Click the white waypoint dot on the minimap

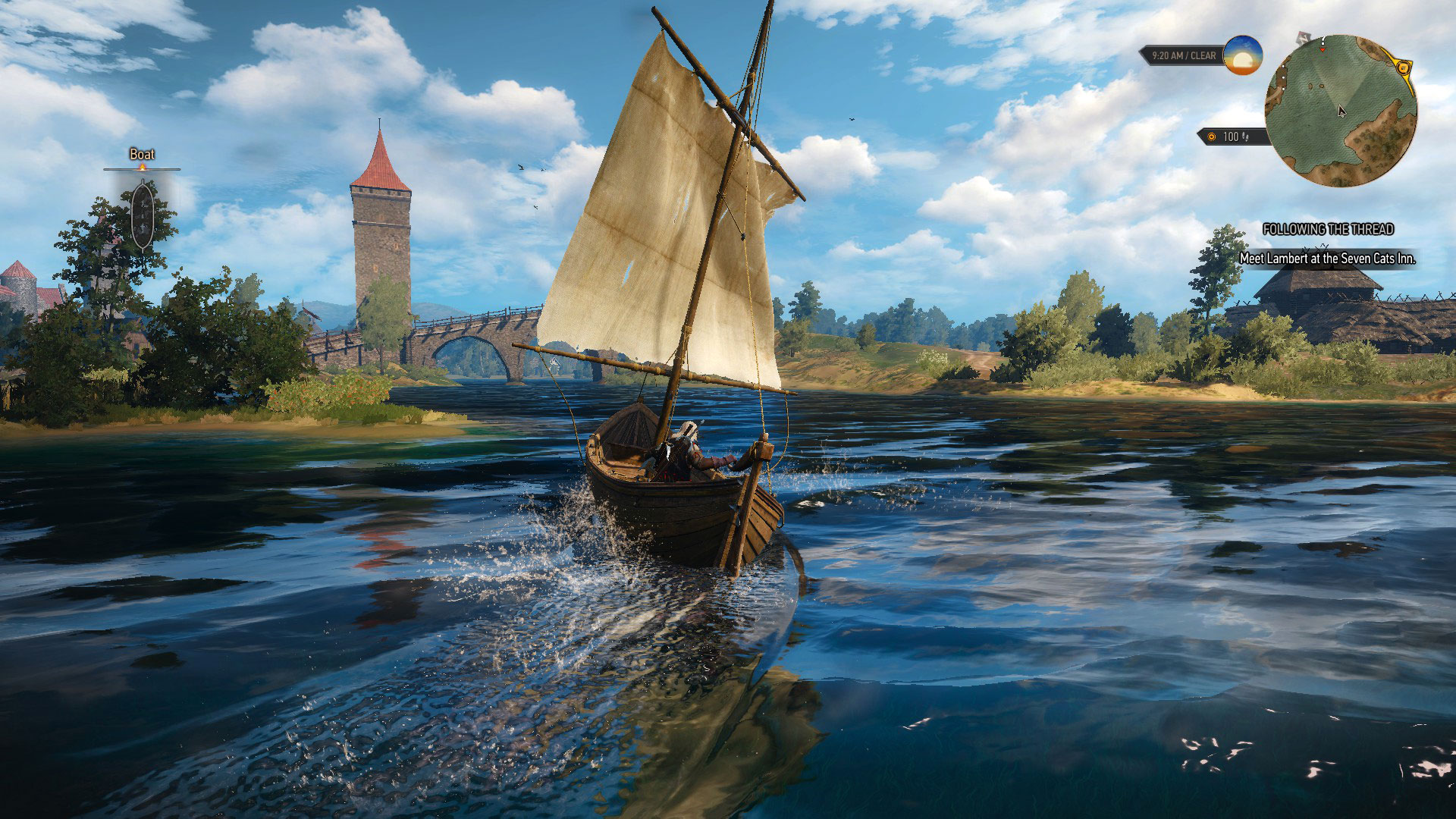[1283, 76]
